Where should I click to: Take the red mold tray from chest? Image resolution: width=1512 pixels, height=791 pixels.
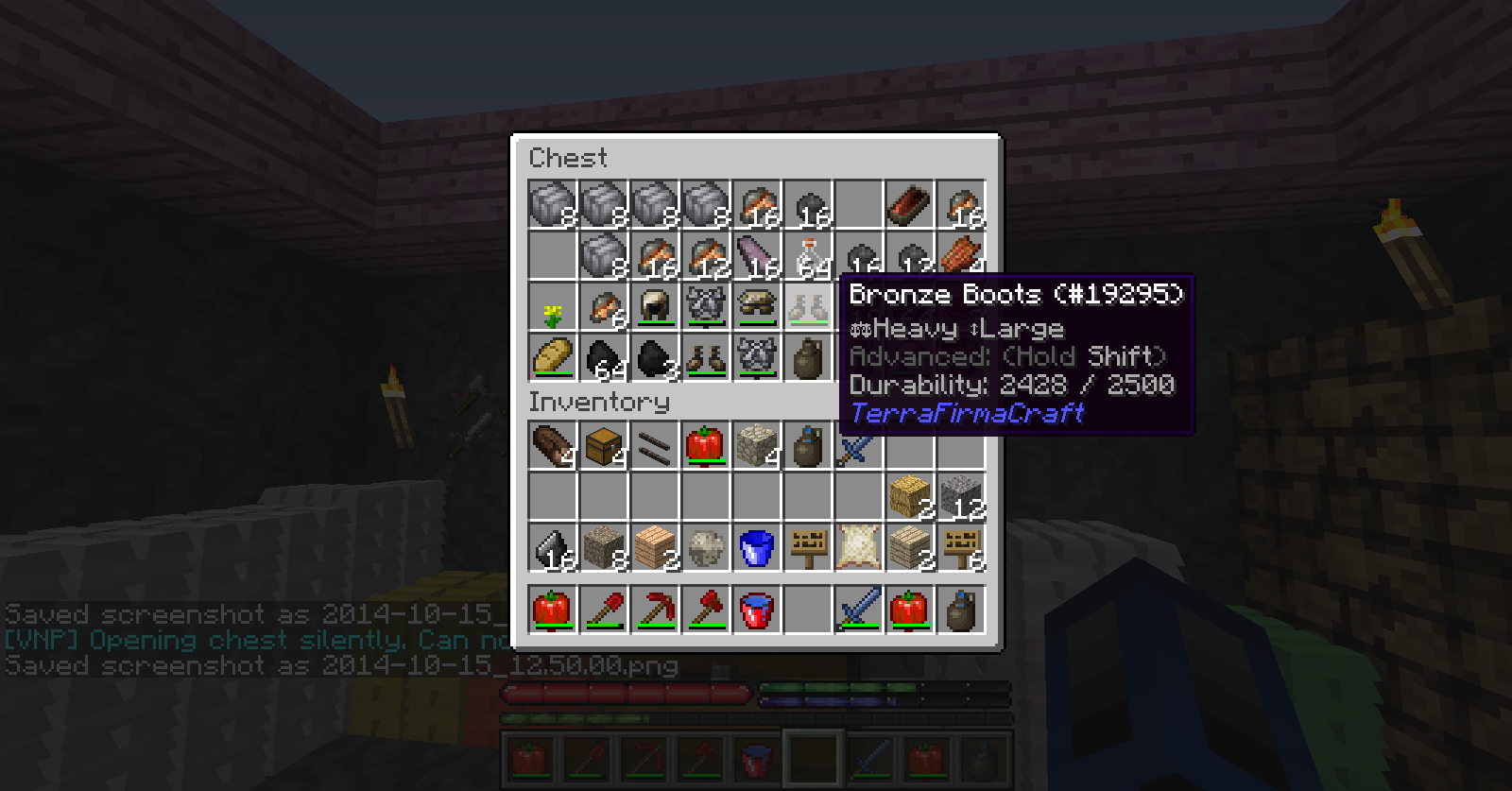pyautogui.click(x=910, y=204)
